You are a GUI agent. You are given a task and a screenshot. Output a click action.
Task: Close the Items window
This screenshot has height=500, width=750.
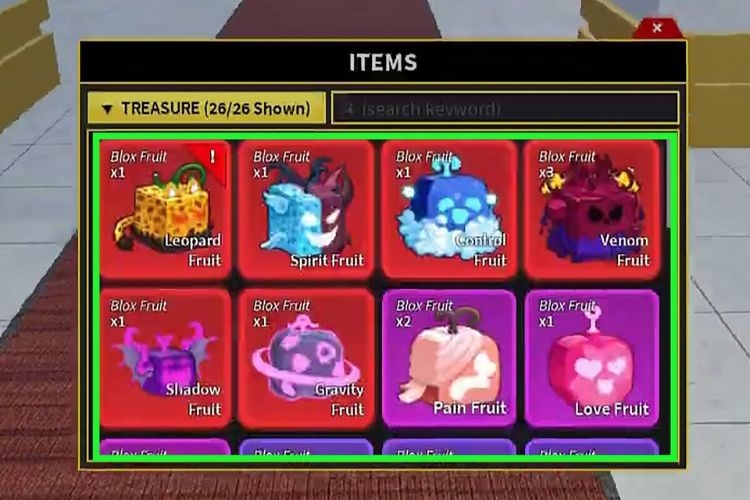point(656,28)
